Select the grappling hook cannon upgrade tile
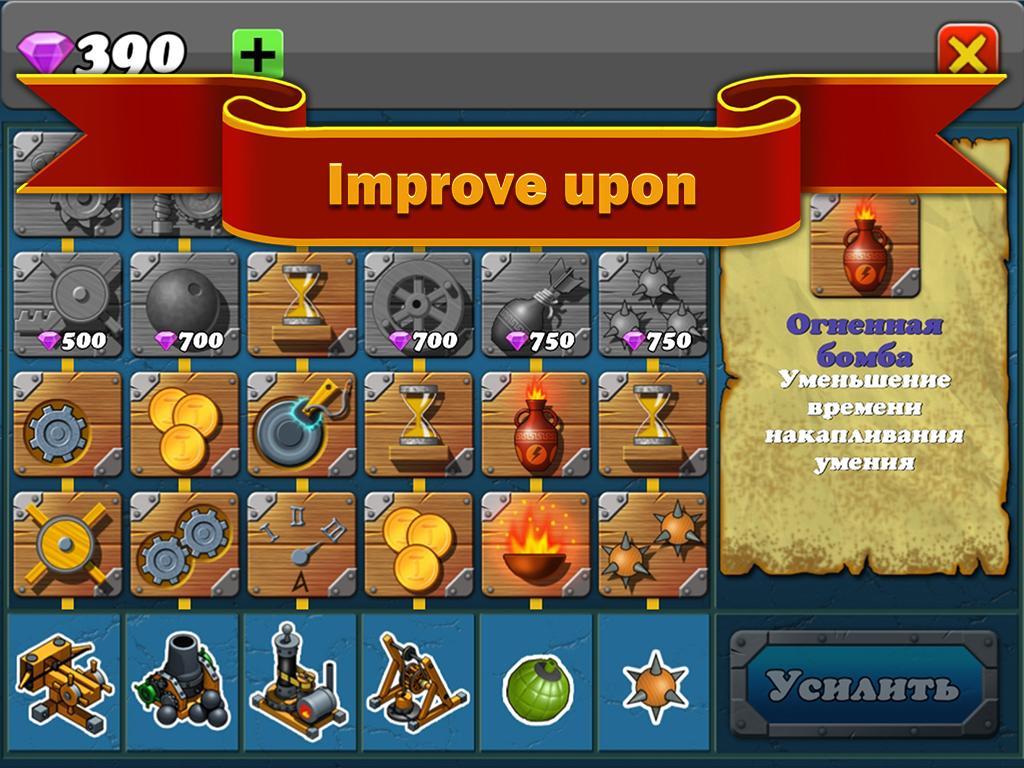 [x=301, y=424]
